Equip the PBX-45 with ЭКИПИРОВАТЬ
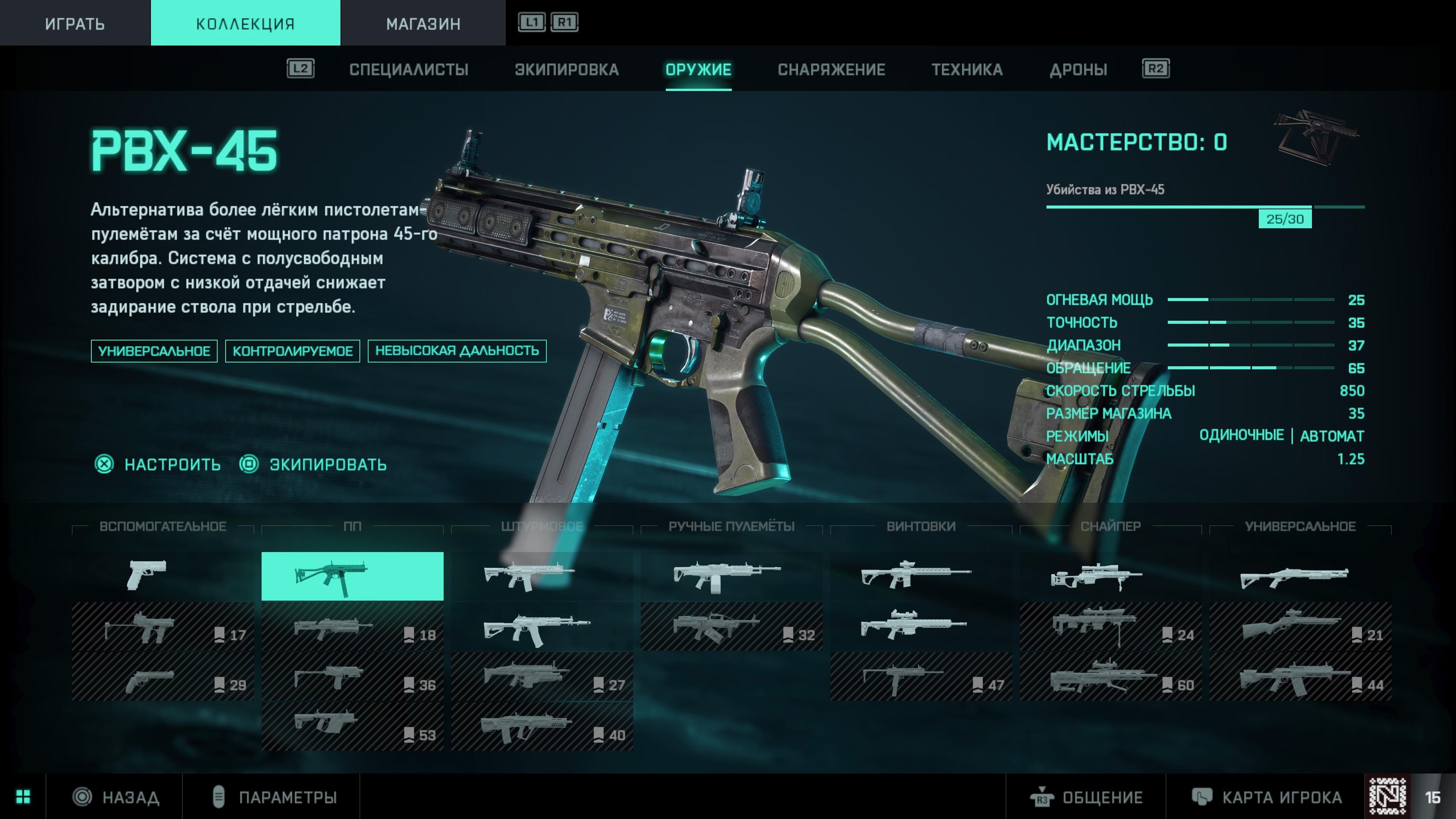The width and height of the screenshot is (1456, 819). (328, 464)
